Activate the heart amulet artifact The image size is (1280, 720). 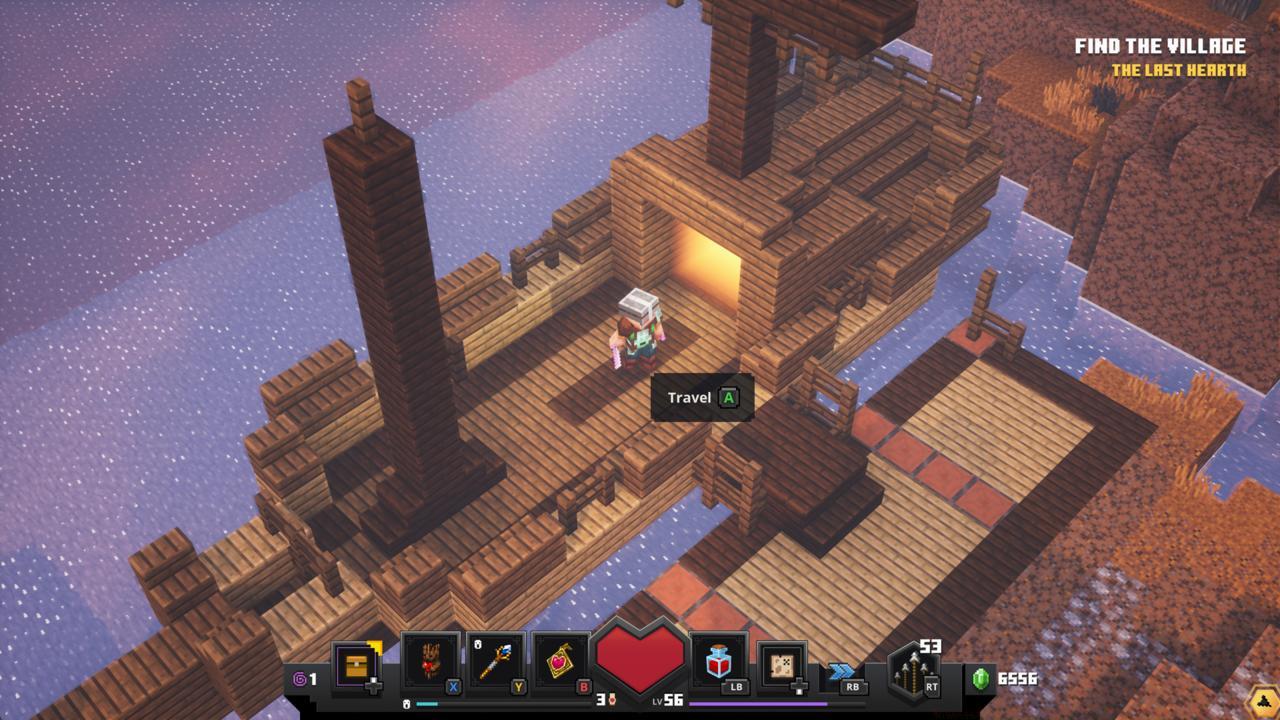point(561,661)
